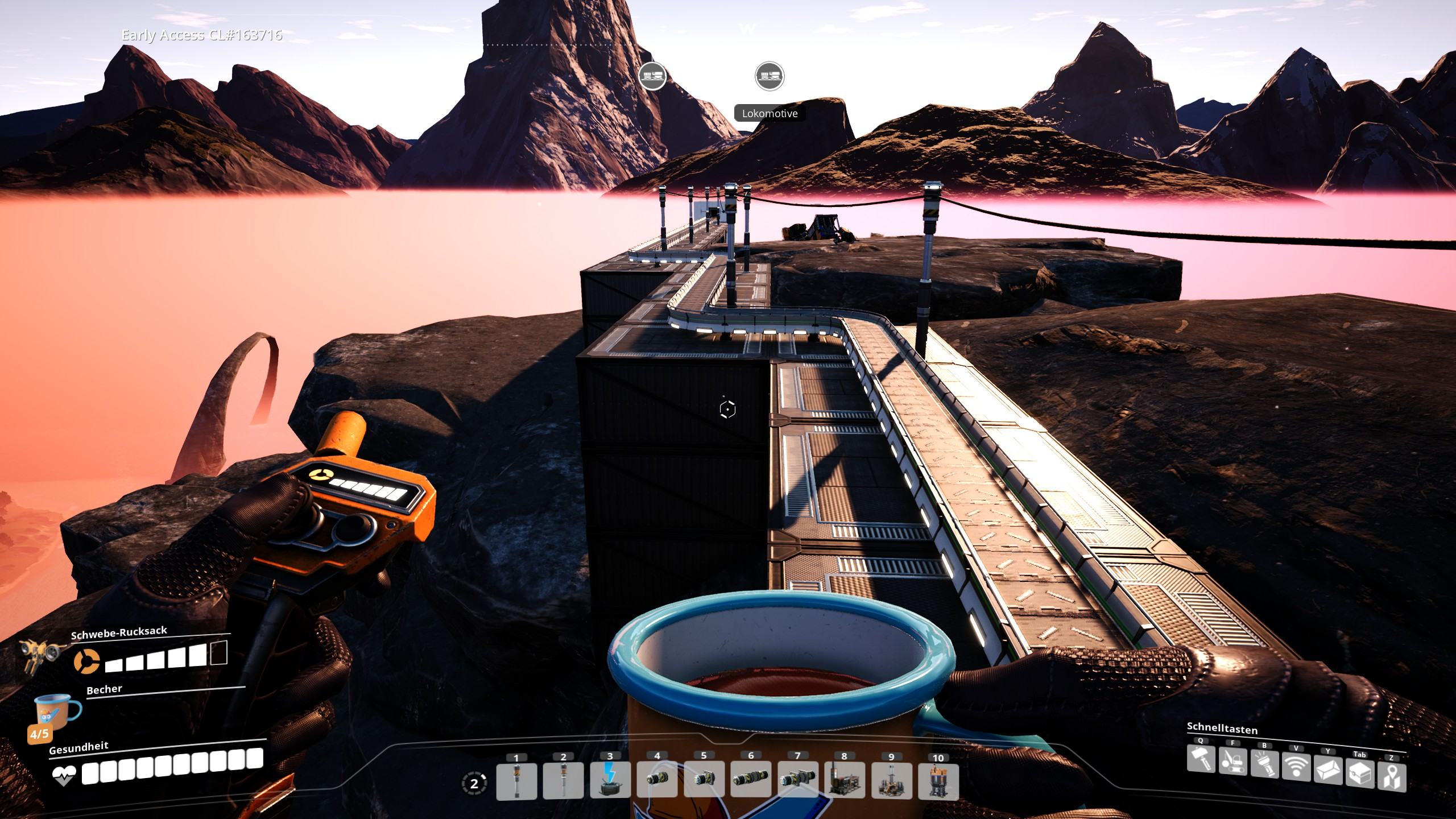Viewport: 1456px width, 819px height.
Task: Pick the machine in hotbar slot 9
Action: pos(891,780)
